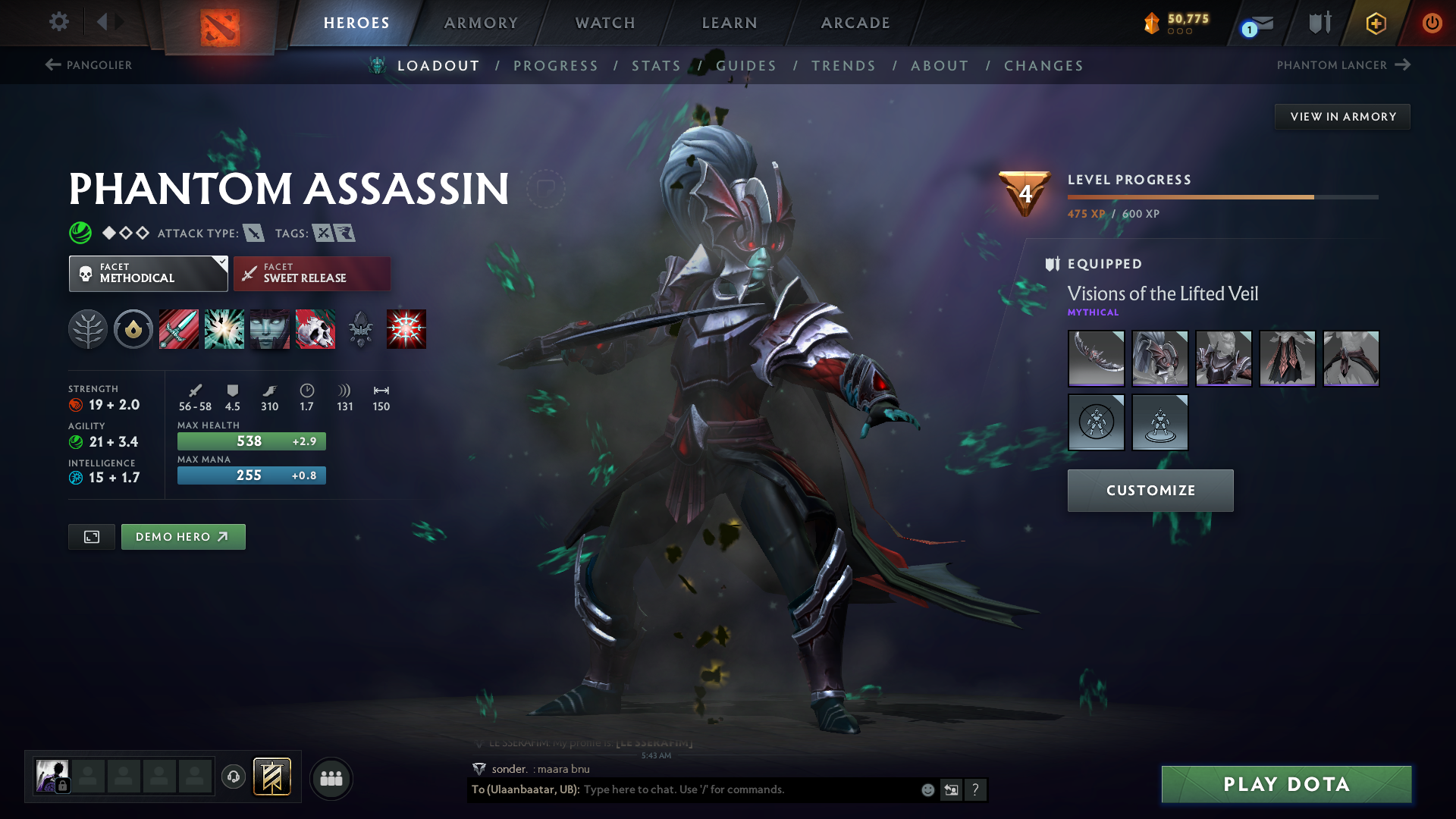The height and width of the screenshot is (819, 1456).
Task: Toggle the expanded hero portrait view
Action: [x=91, y=536]
